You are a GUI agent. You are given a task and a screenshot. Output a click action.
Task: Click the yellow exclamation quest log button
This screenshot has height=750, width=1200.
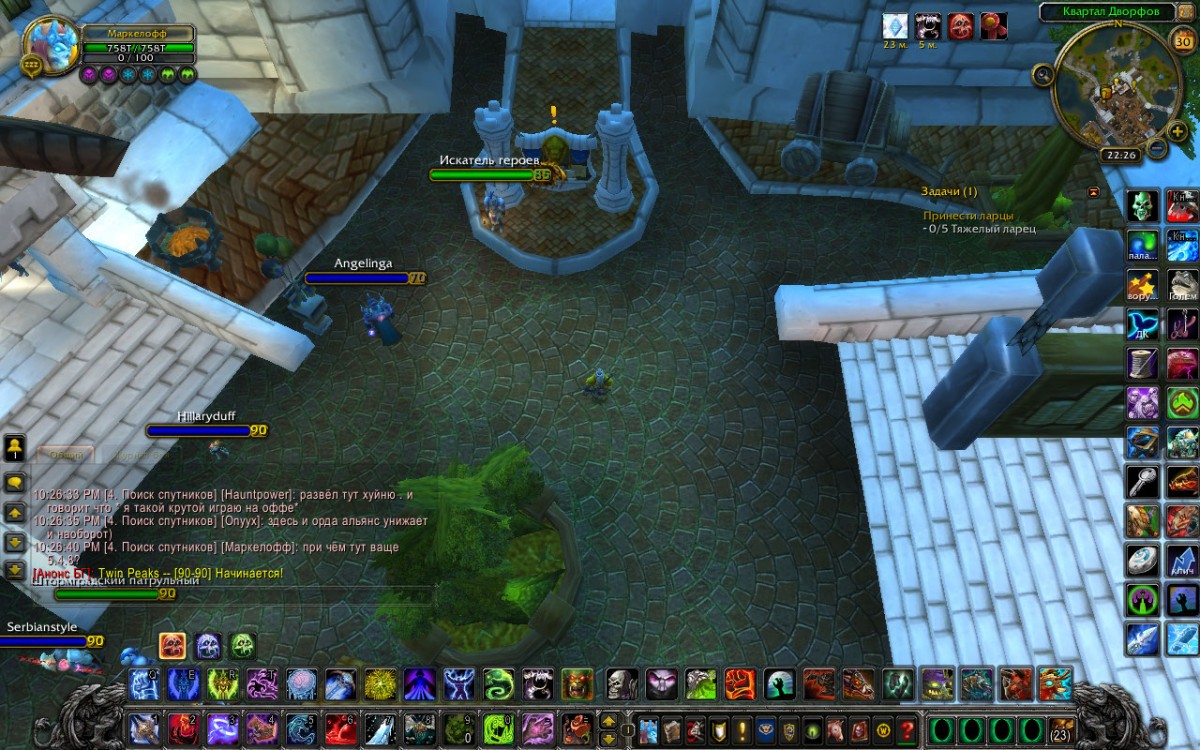coord(742,728)
